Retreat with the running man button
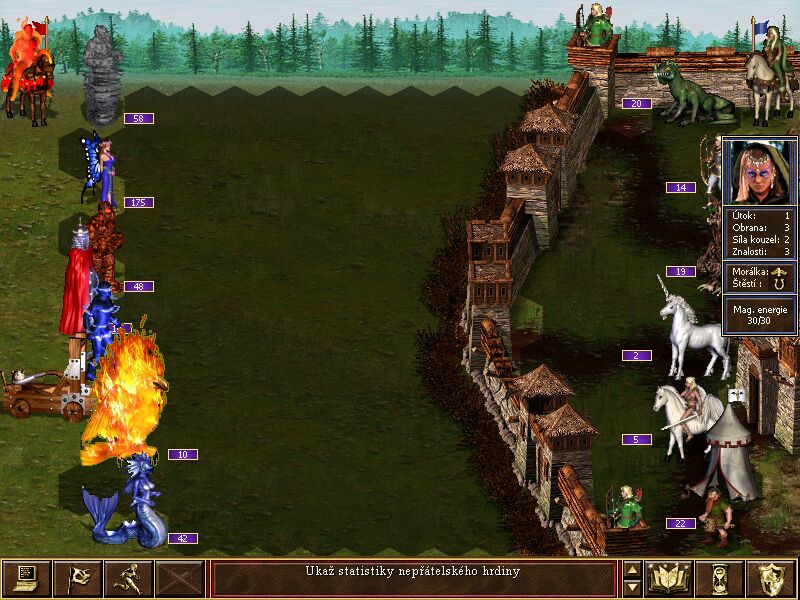 128,578
